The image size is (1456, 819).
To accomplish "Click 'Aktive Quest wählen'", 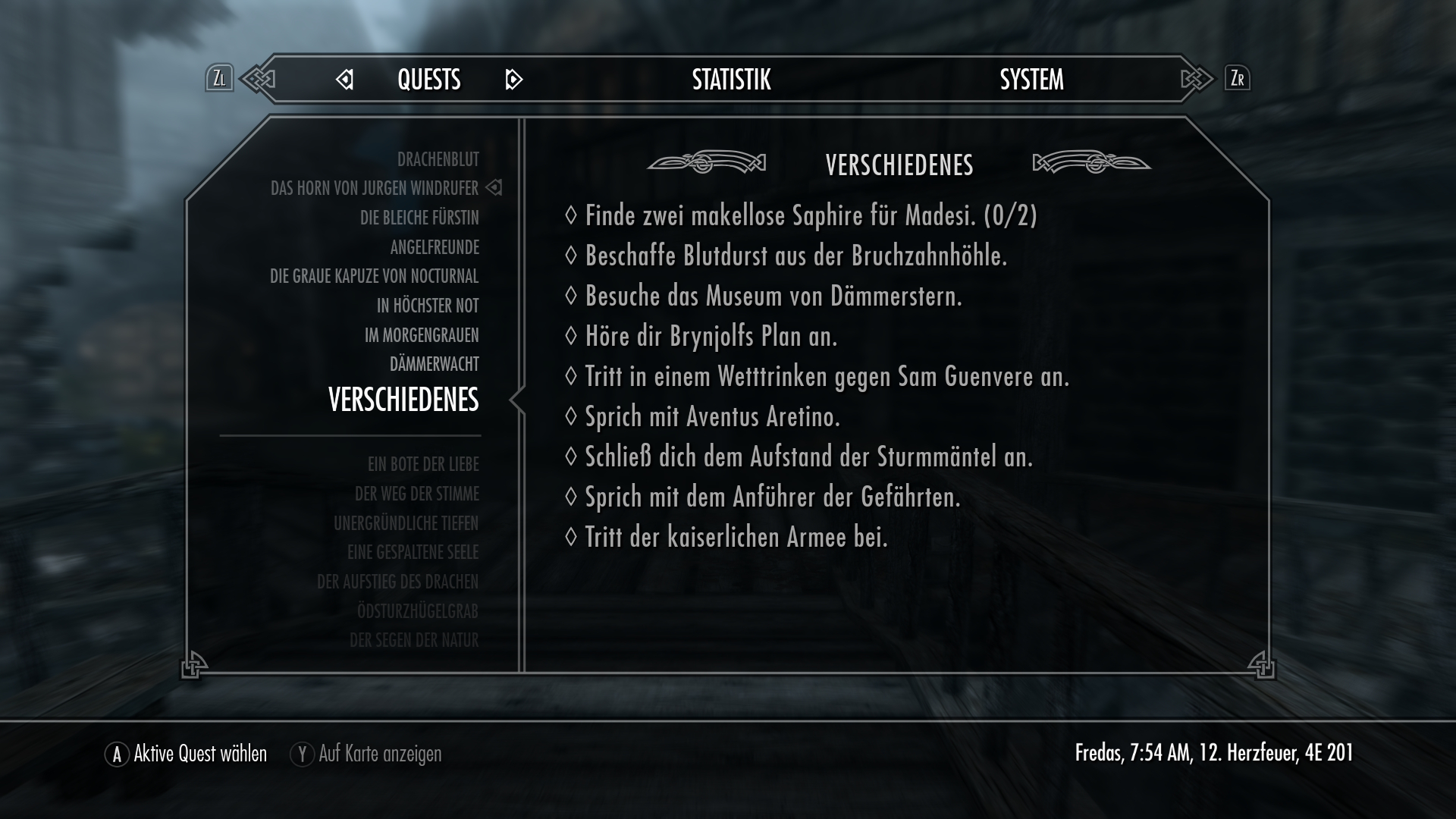I will click(x=199, y=754).
